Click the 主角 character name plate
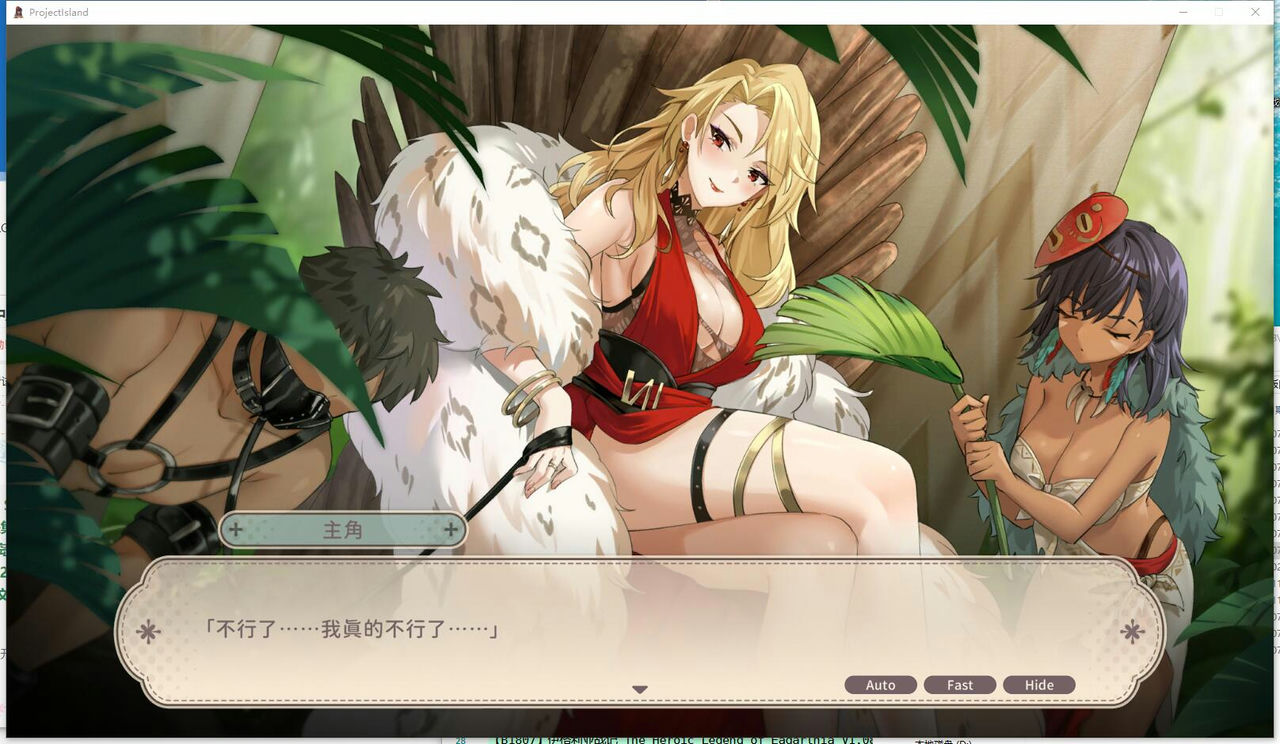Viewport: 1280px width, 744px height. click(344, 530)
